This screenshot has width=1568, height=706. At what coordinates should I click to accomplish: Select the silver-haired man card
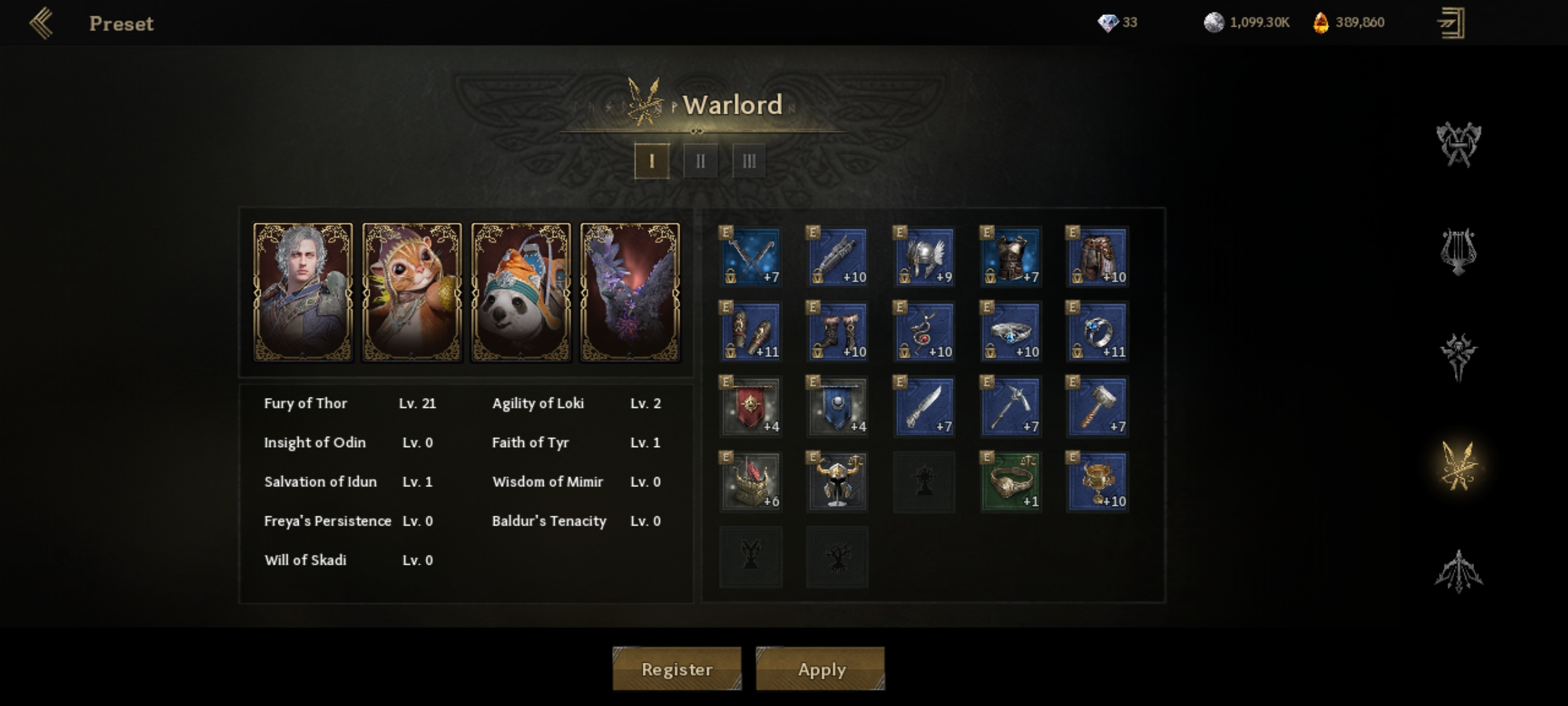303,292
